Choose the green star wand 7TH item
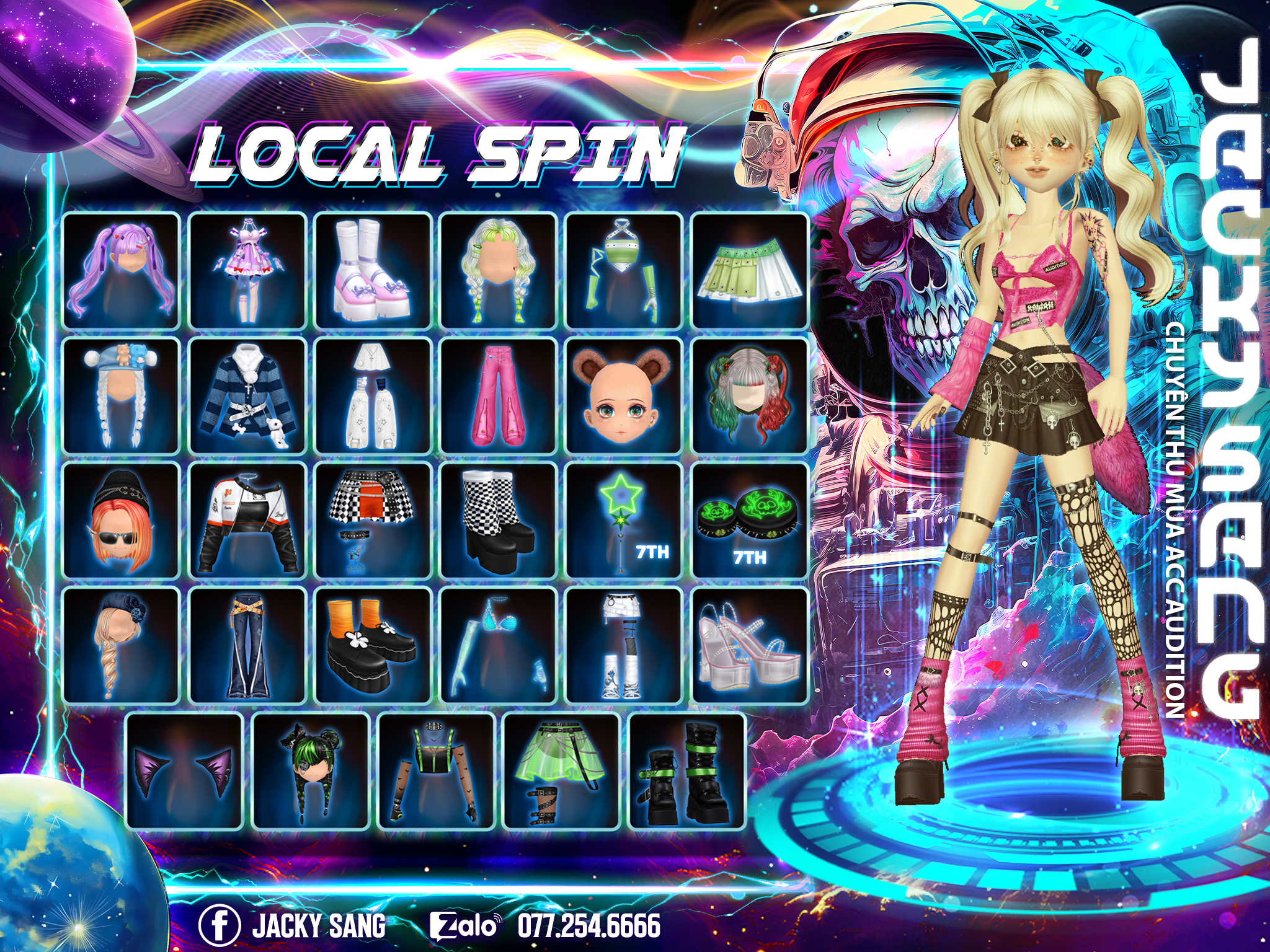The height and width of the screenshot is (952, 1270). [624, 521]
